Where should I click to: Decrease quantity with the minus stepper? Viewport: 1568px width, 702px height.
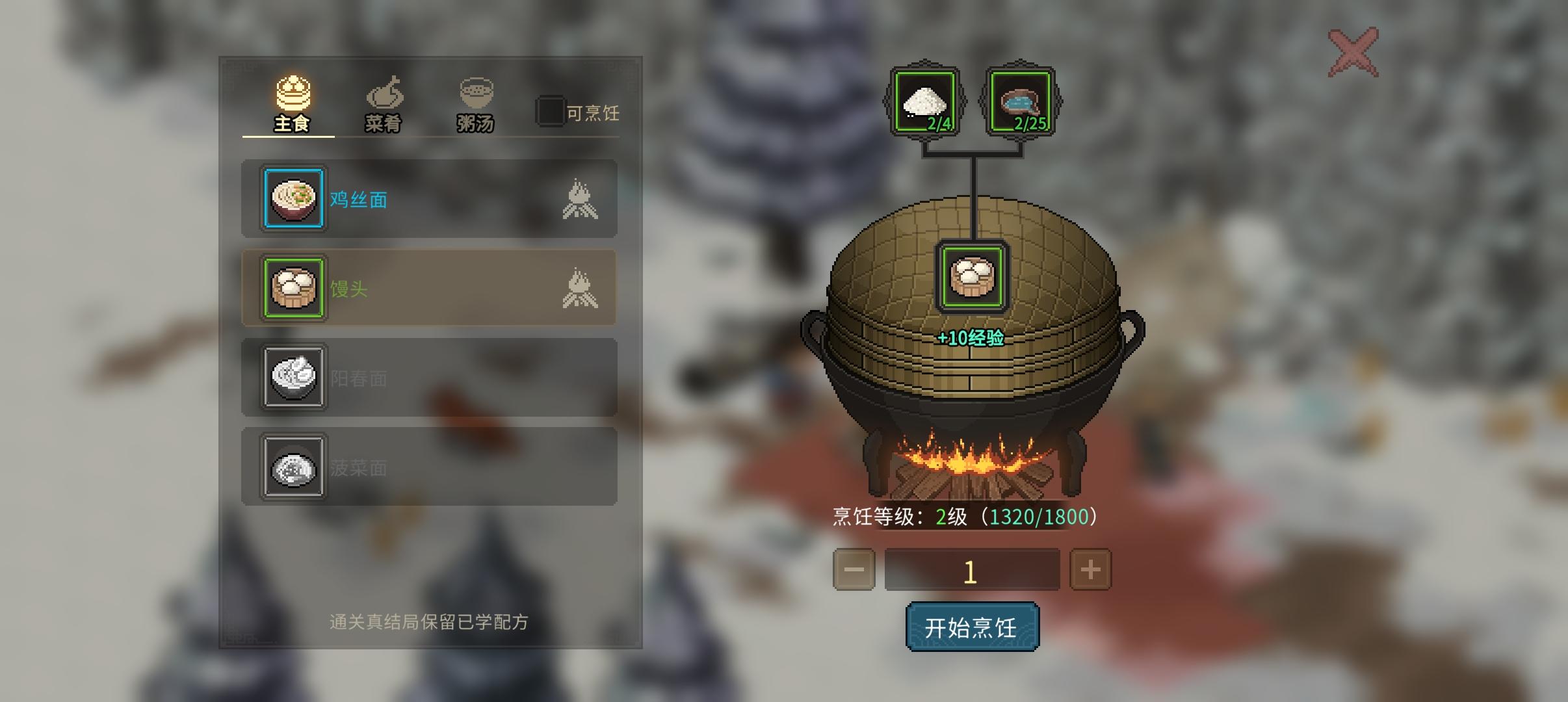point(854,568)
